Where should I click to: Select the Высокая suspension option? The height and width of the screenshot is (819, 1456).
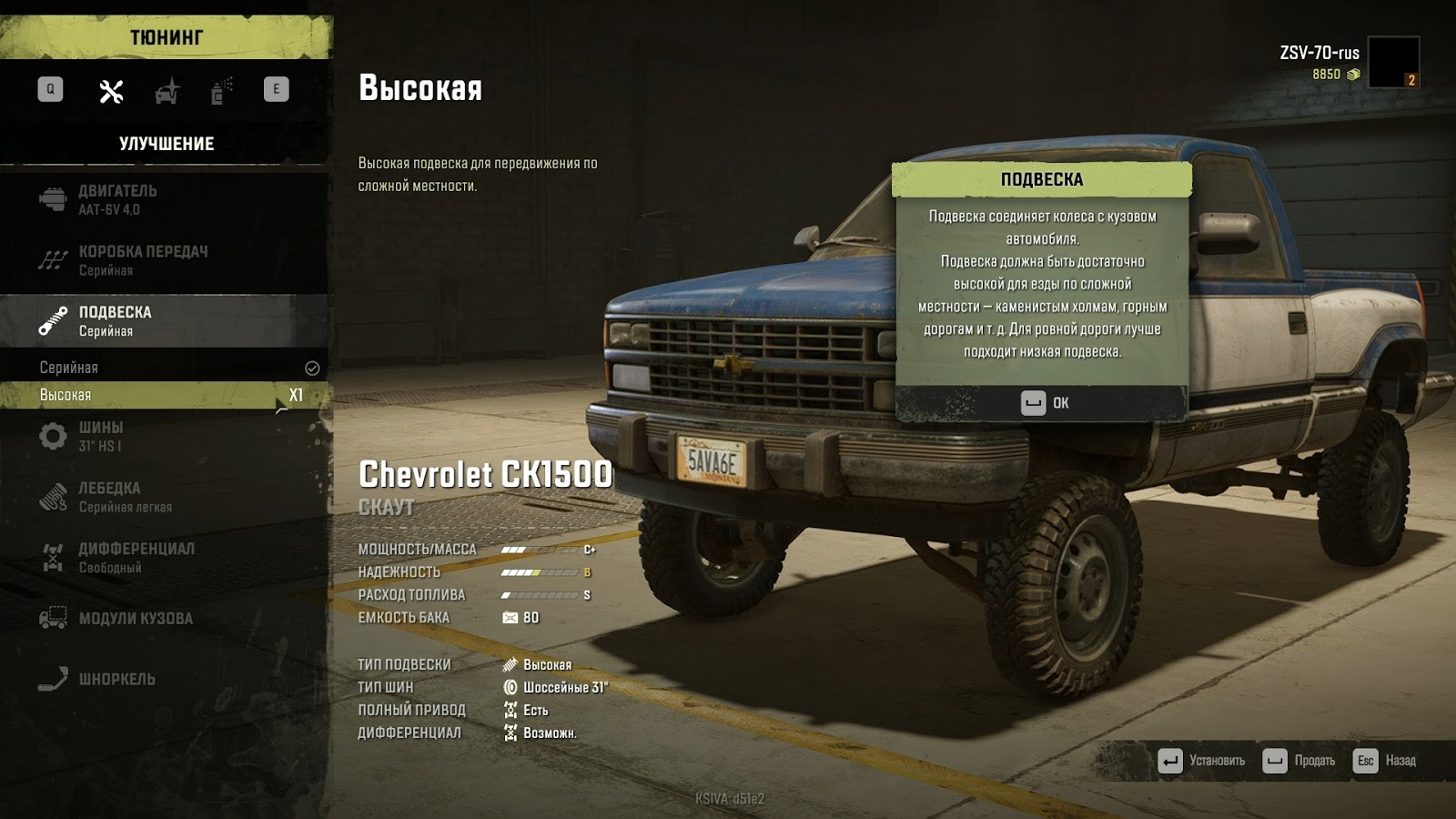pyautogui.click(x=164, y=395)
